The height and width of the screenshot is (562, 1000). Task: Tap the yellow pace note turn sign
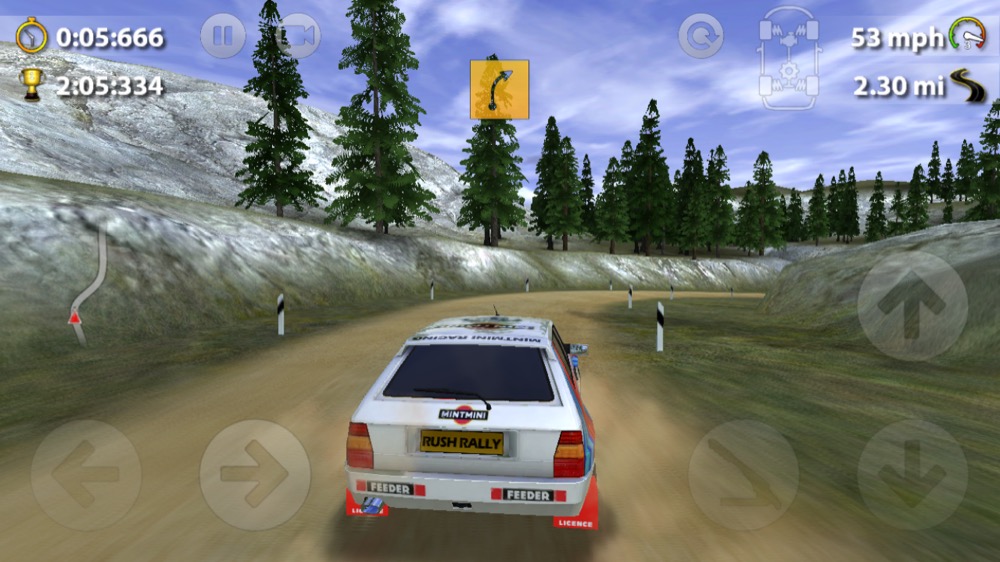click(499, 89)
